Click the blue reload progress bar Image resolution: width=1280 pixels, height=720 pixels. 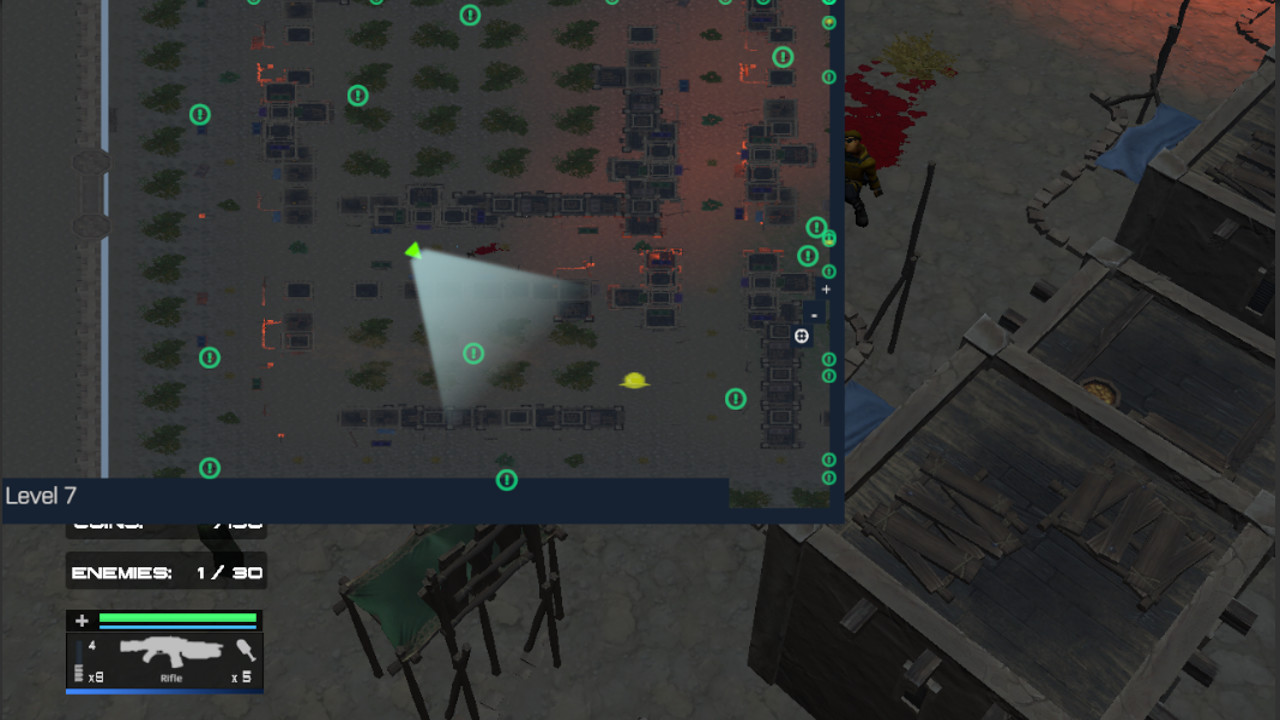point(163,691)
